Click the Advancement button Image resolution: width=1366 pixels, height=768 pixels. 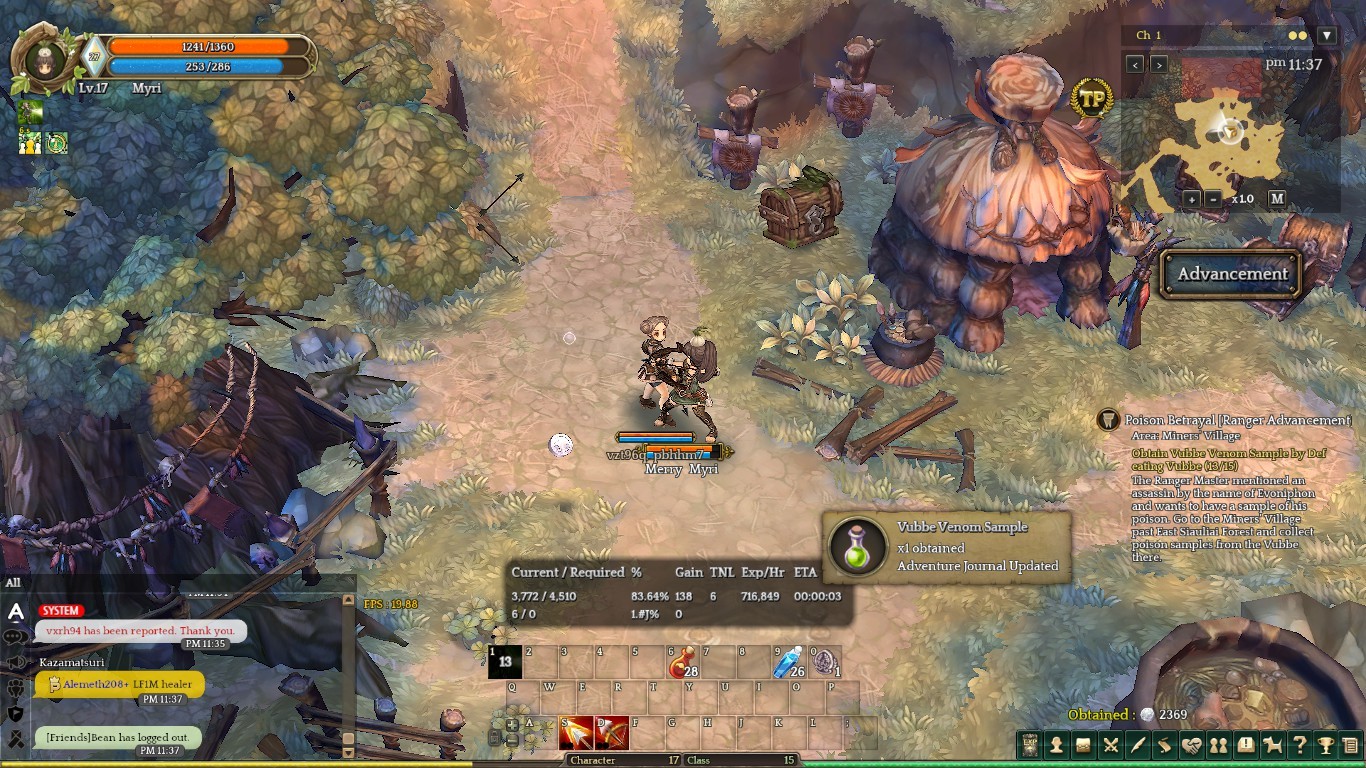1232,274
